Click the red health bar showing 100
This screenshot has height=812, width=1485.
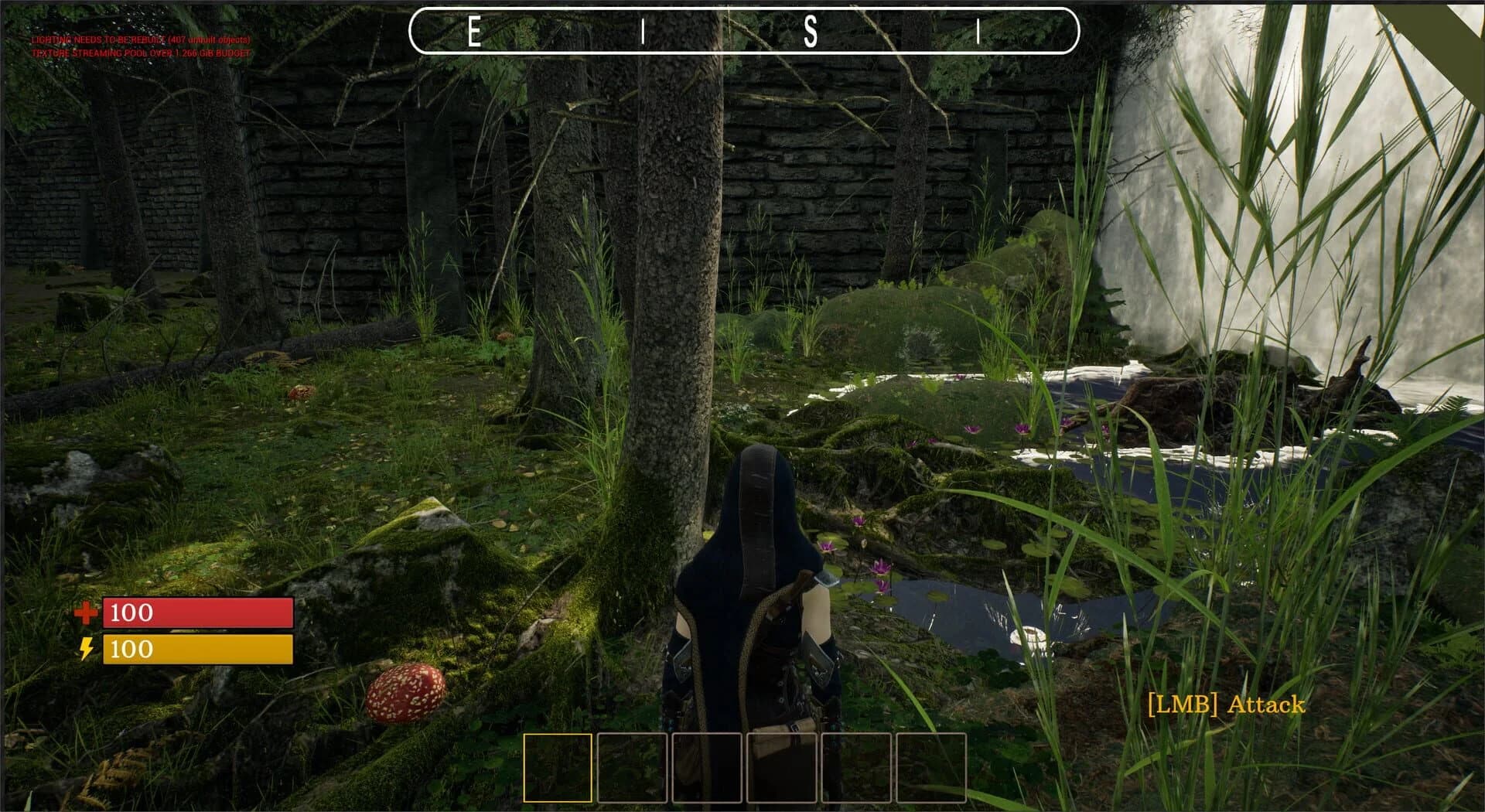pyautogui.click(x=197, y=613)
